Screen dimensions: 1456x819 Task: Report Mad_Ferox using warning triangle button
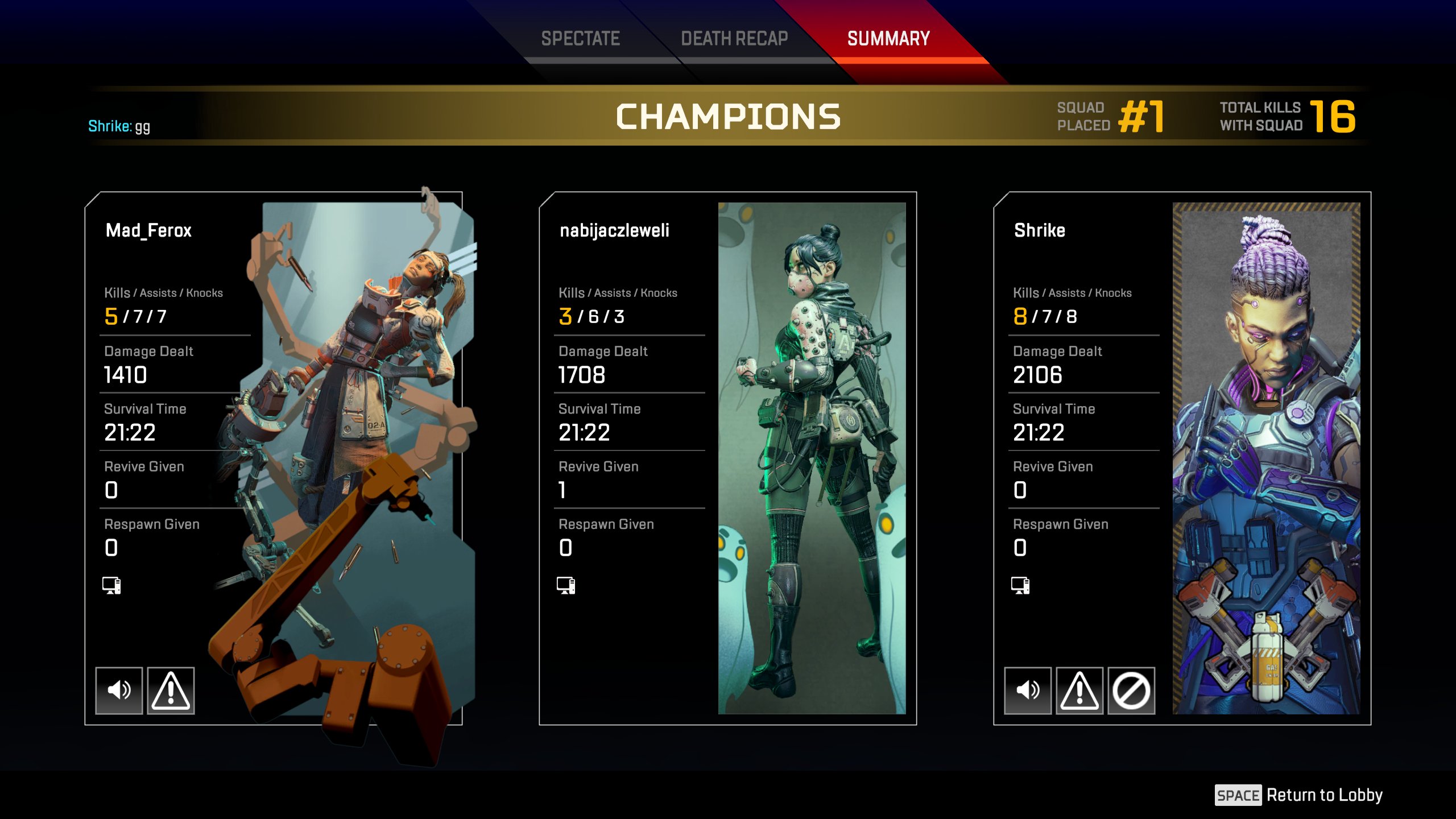(171, 690)
